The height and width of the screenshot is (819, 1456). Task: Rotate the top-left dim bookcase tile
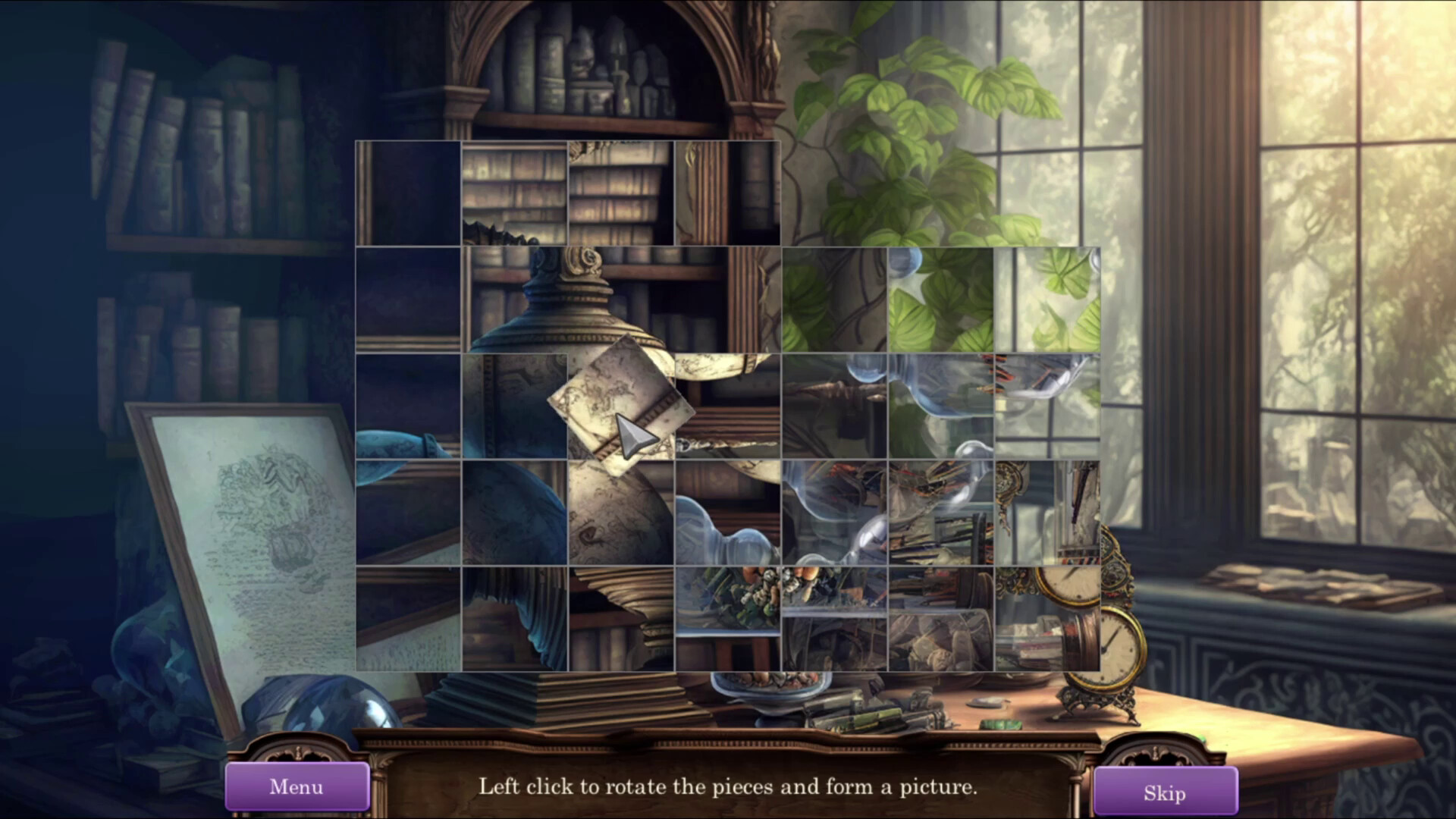tap(409, 190)
